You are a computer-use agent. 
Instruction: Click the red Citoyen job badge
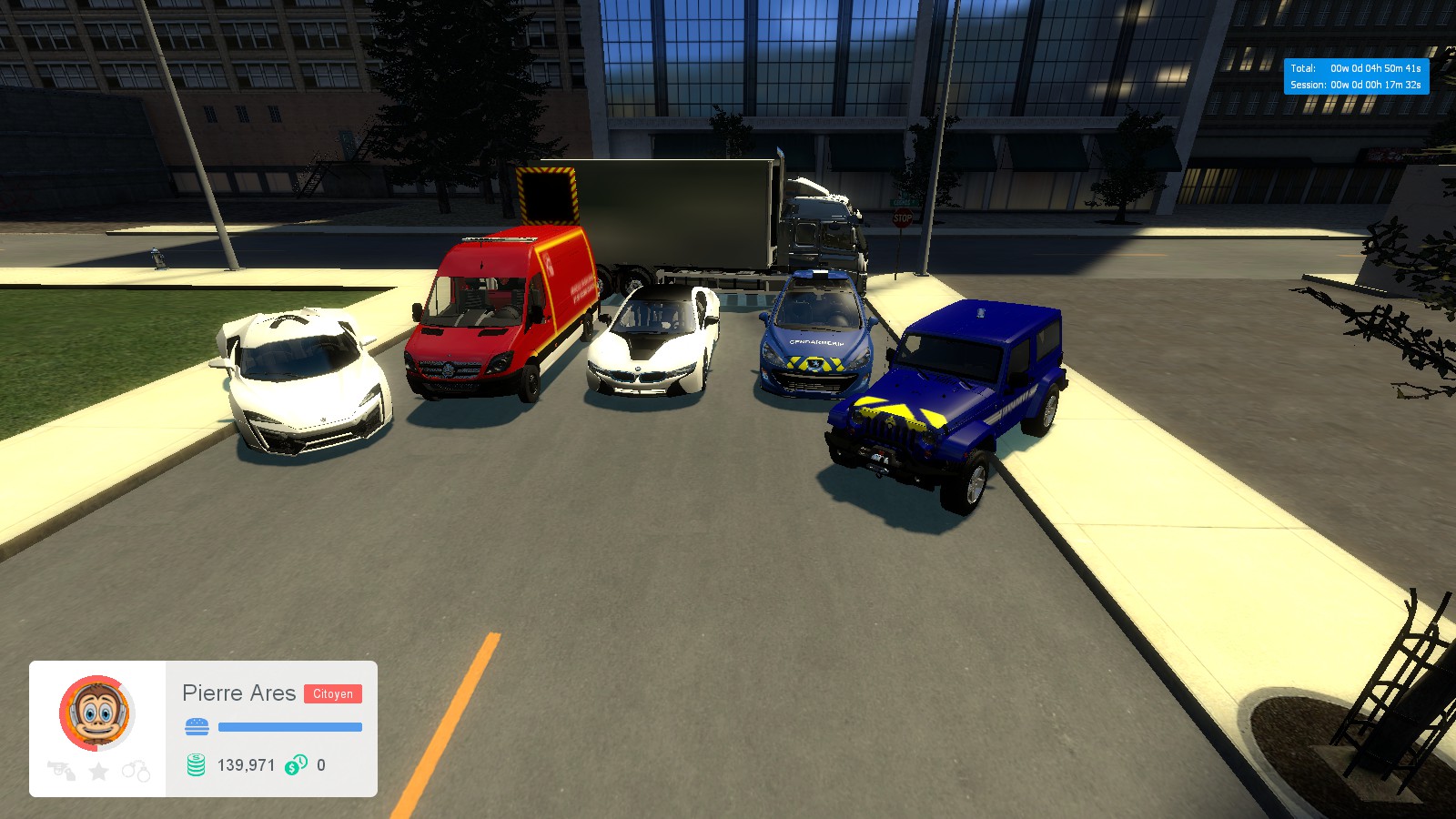[334, 693]
